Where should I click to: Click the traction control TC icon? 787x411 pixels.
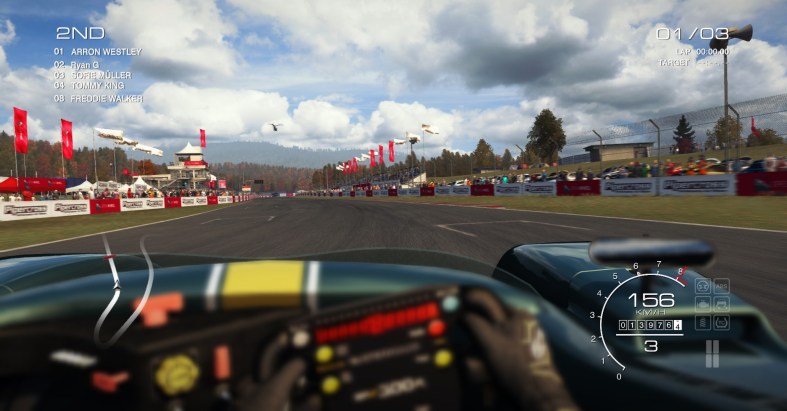point(721,322)
